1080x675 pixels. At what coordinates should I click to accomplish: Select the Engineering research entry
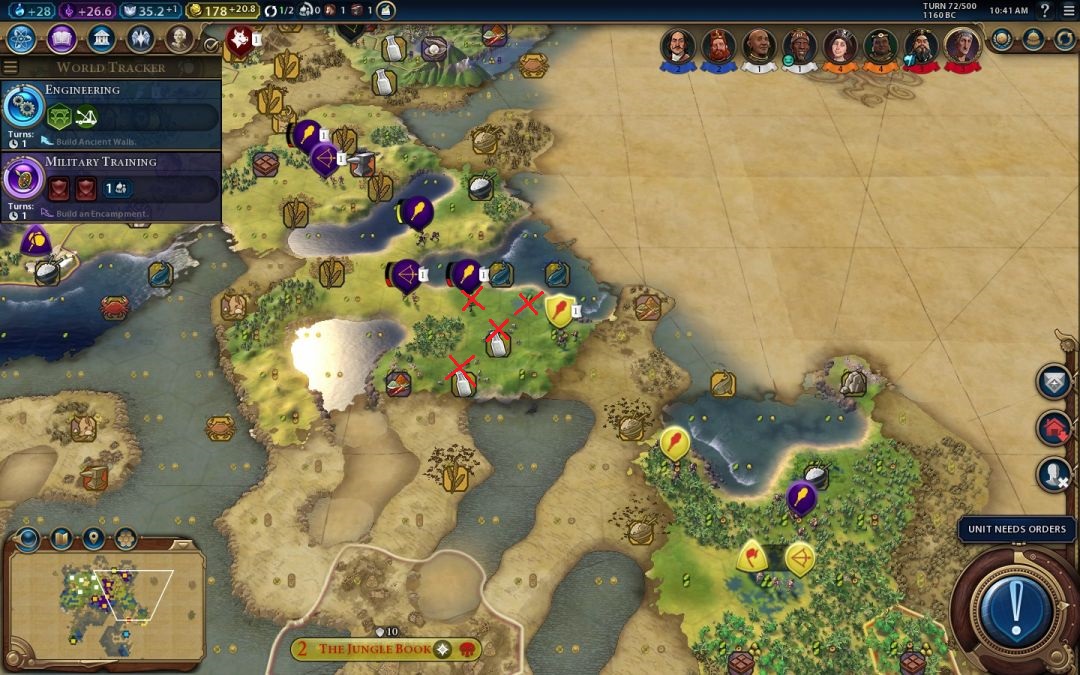[x=110, y=109]
